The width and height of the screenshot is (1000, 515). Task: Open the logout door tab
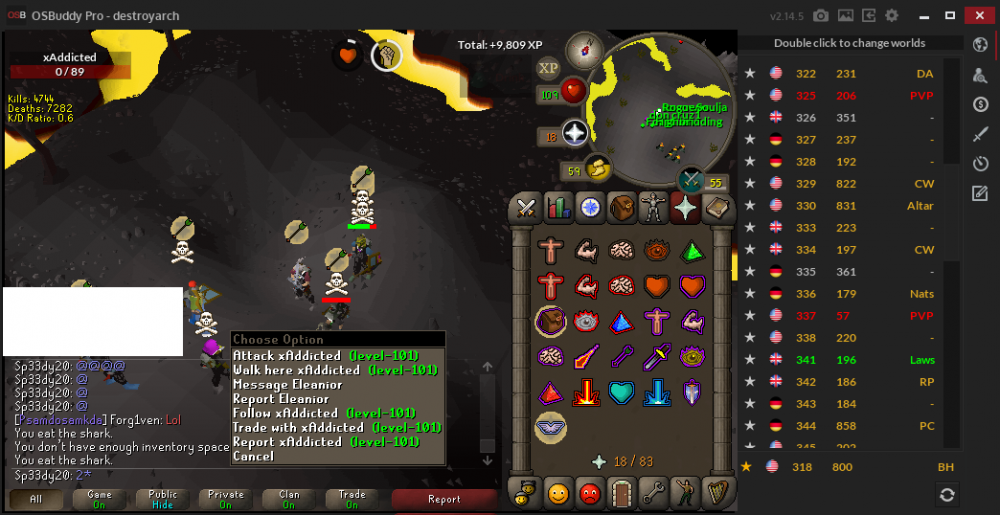(621, 492)
